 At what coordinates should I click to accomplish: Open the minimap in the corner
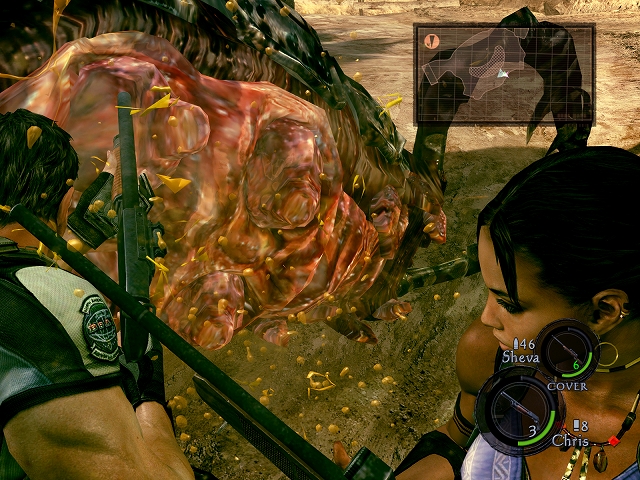point(504,74)
